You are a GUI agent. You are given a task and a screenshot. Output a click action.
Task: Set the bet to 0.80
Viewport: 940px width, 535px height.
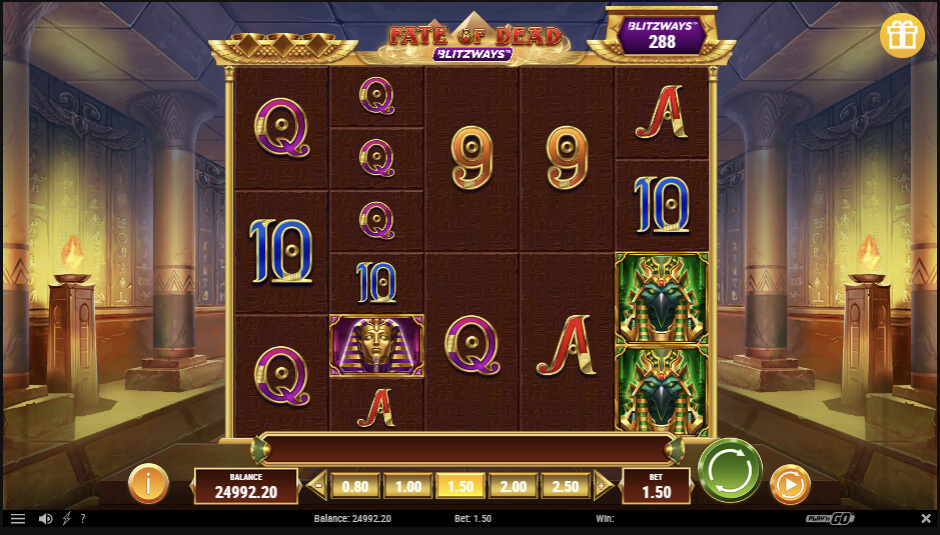point(355,486)
